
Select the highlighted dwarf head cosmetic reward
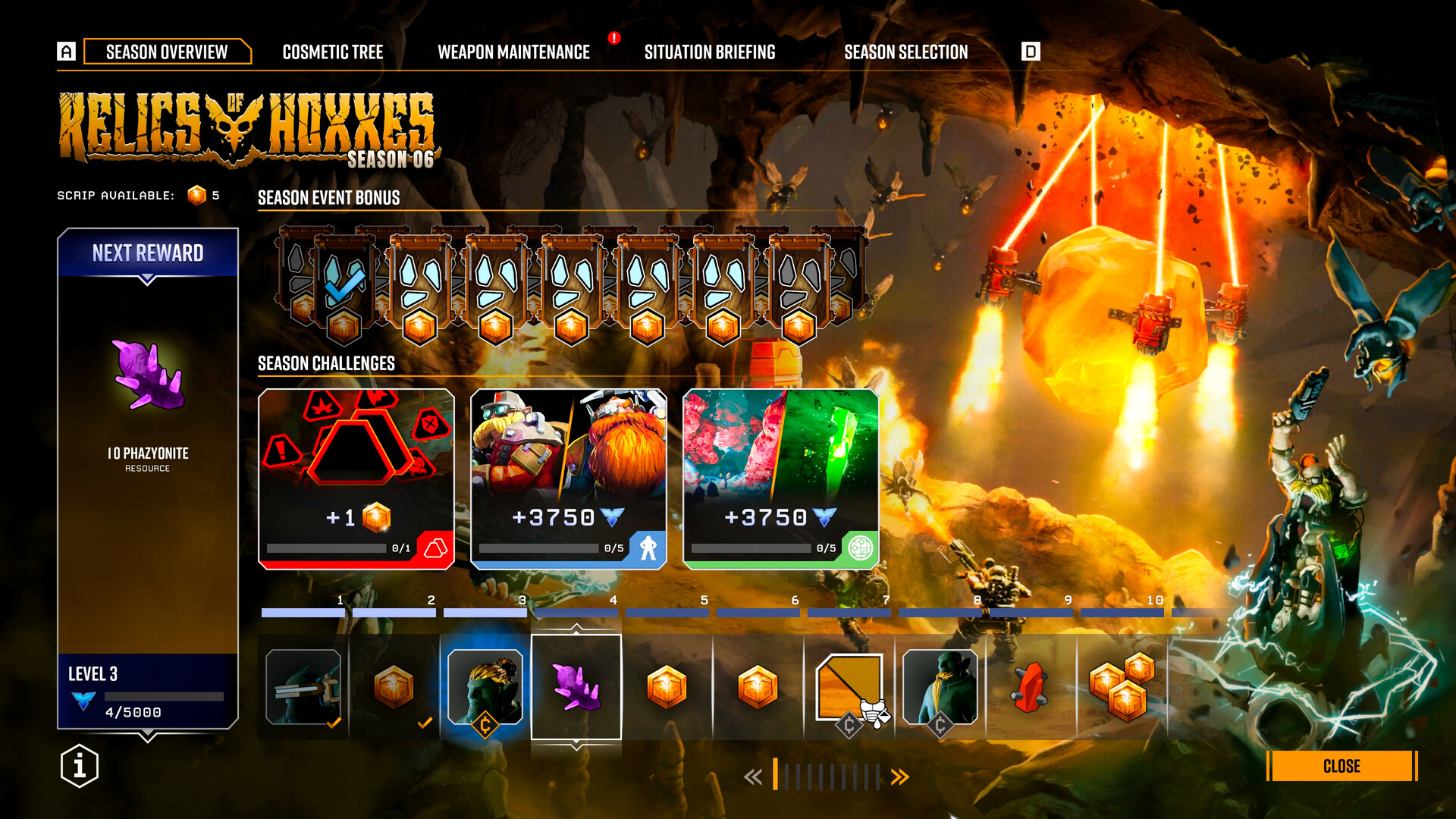point(486,686)
